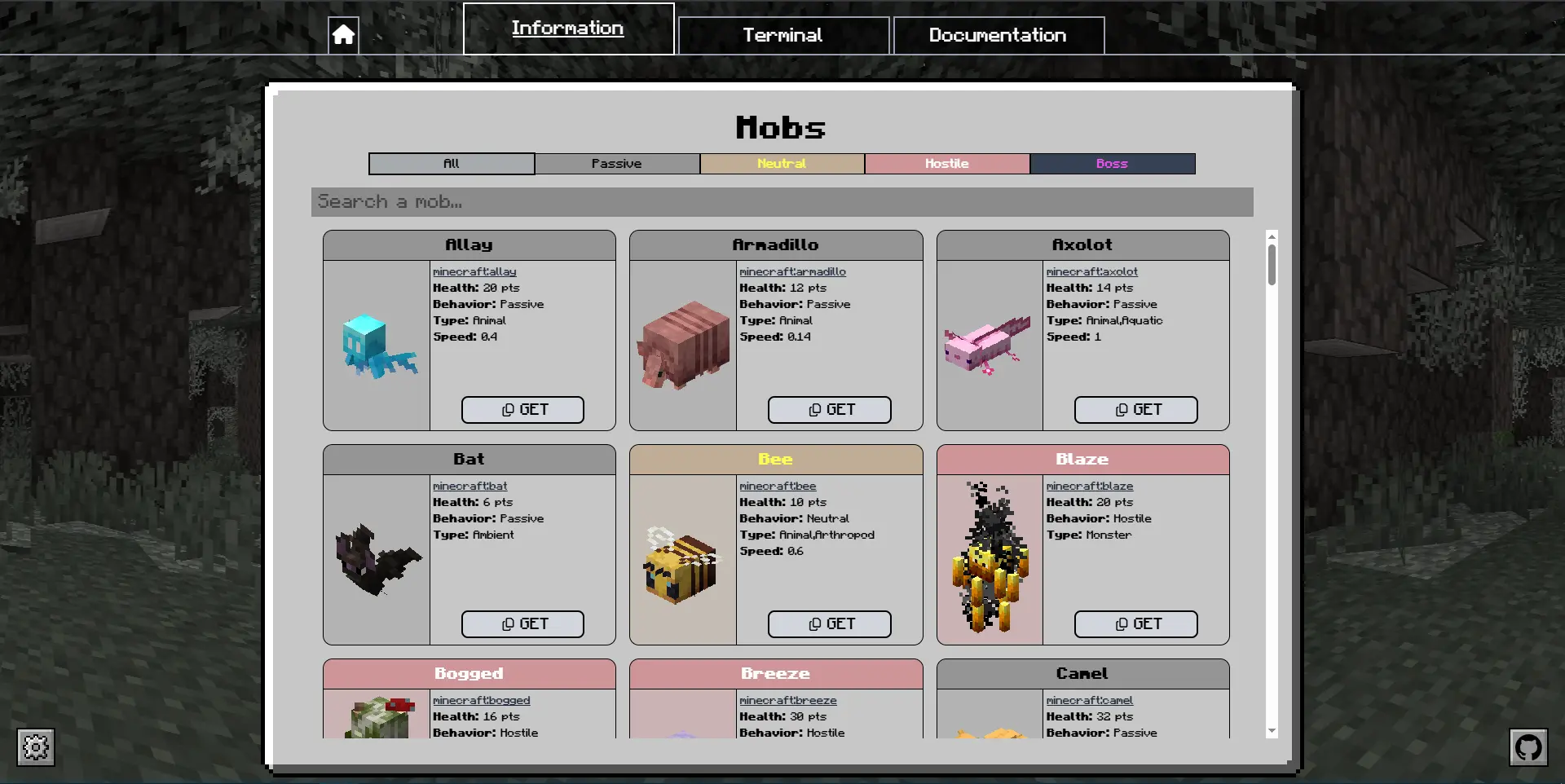Click the copy icon inside Allay's GET button
The width and height of the screenshot is (1565, 784).
[507, 410]
